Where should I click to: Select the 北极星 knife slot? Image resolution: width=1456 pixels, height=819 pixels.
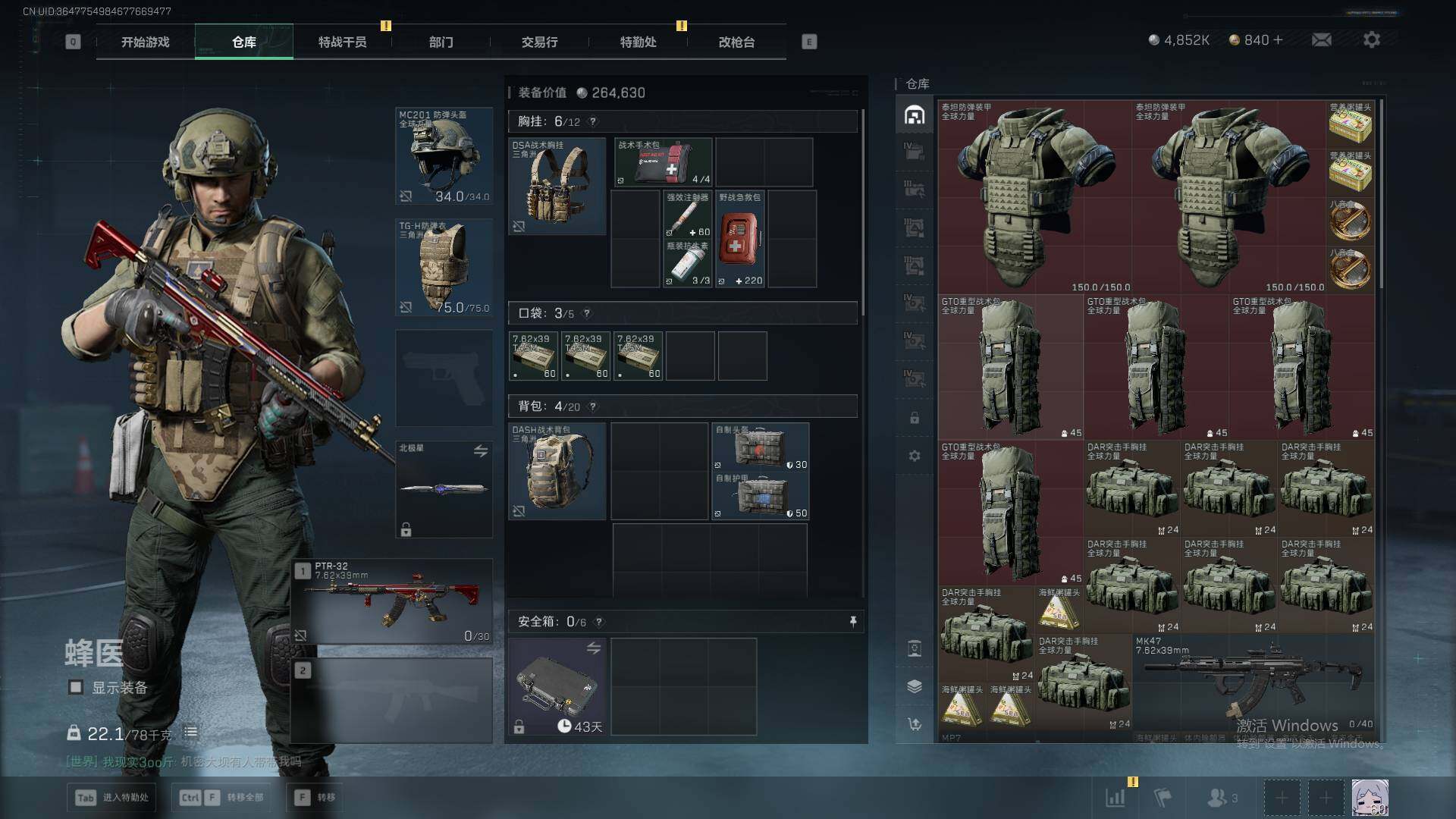pyautogui.click(x=444, y=489)
